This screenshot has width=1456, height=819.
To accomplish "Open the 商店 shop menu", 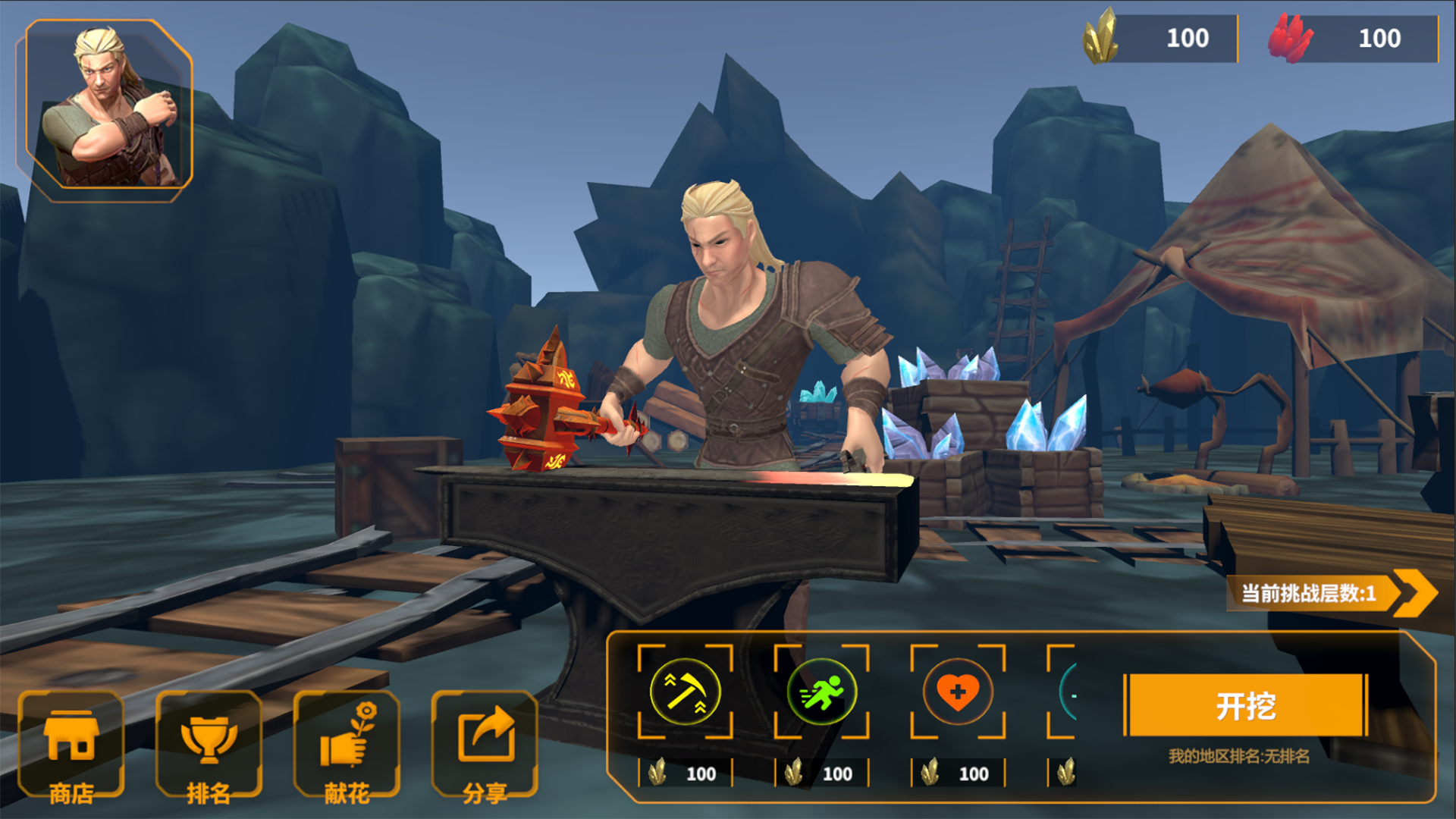I will [x=71, y=746].
